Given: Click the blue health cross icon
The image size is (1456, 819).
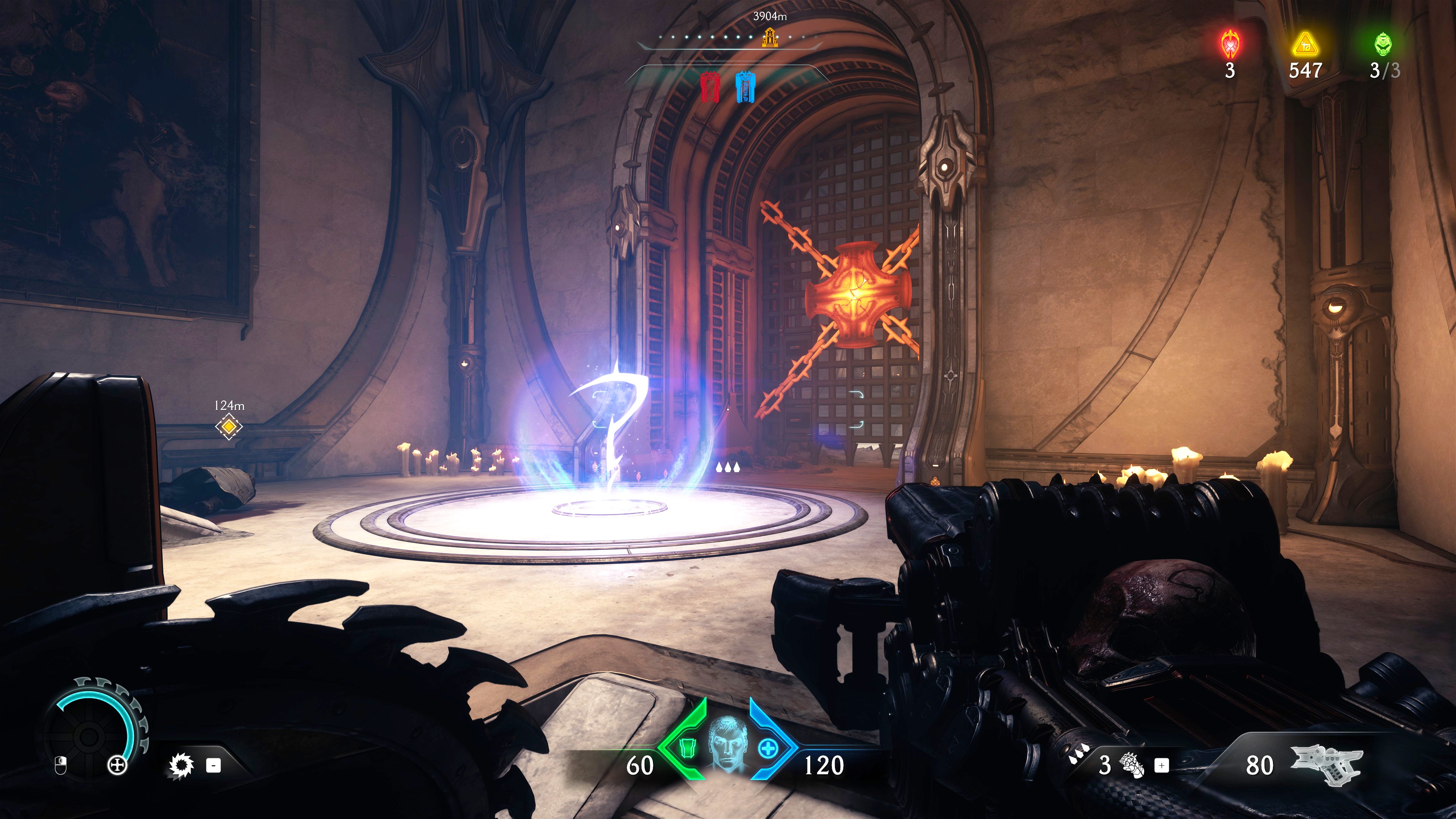Looking at the screenshot, I should click(x=768, y=750).
